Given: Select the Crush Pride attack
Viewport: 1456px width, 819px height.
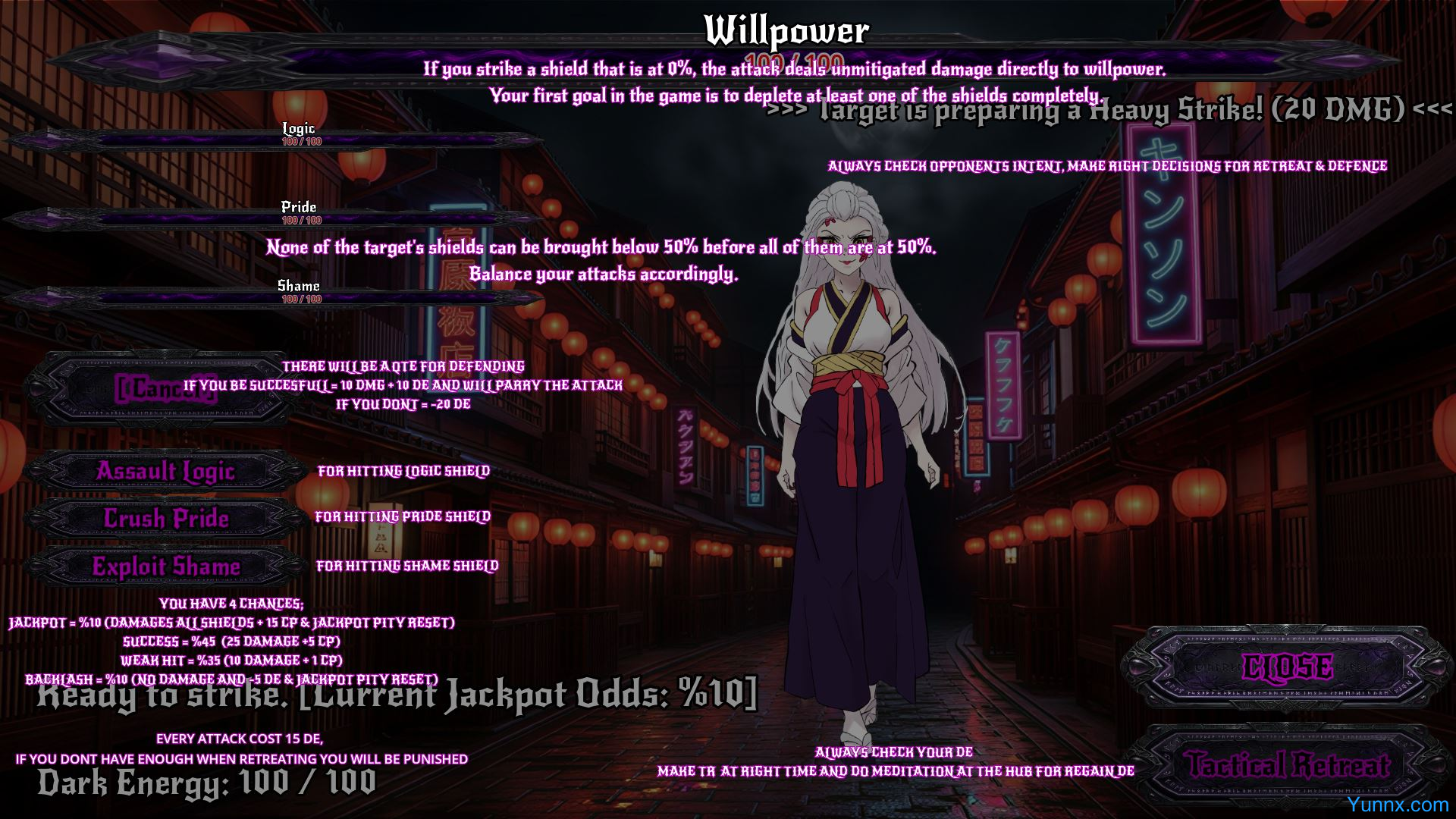Looking at the screenshot, I should pyautogui.click(x=165, y=519).
